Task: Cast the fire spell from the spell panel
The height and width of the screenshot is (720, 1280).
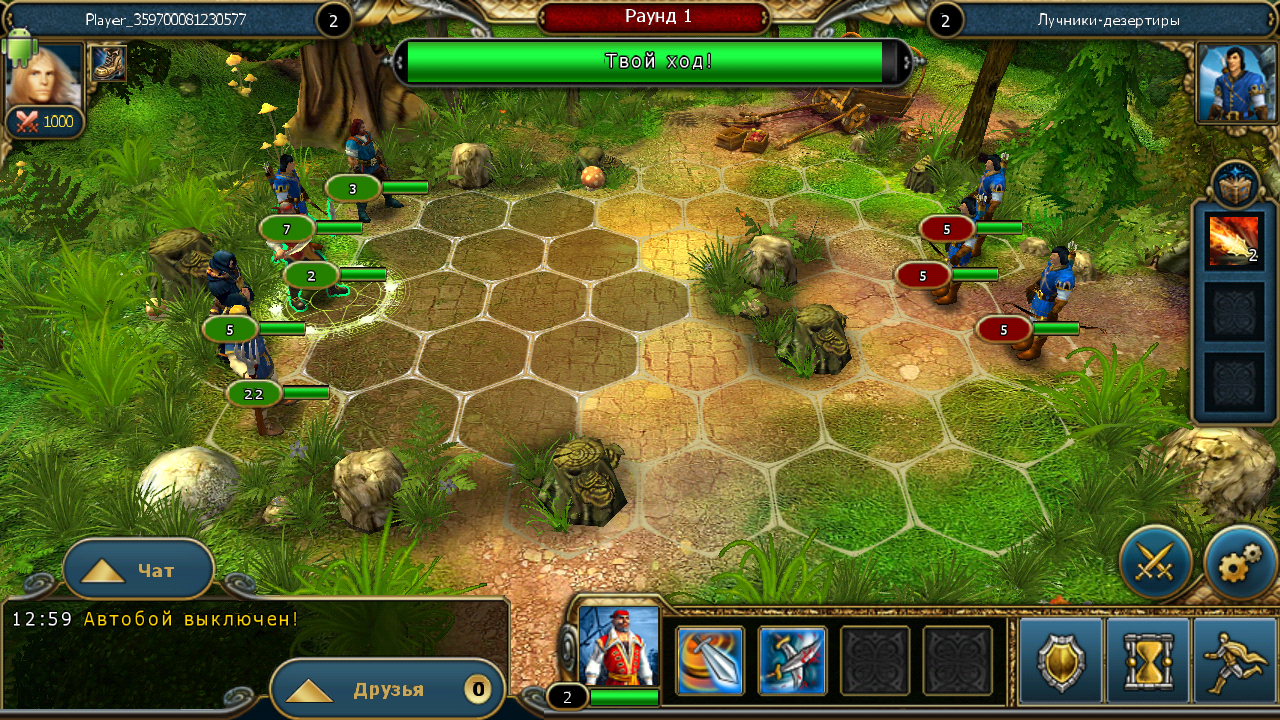Action: 1233,241
